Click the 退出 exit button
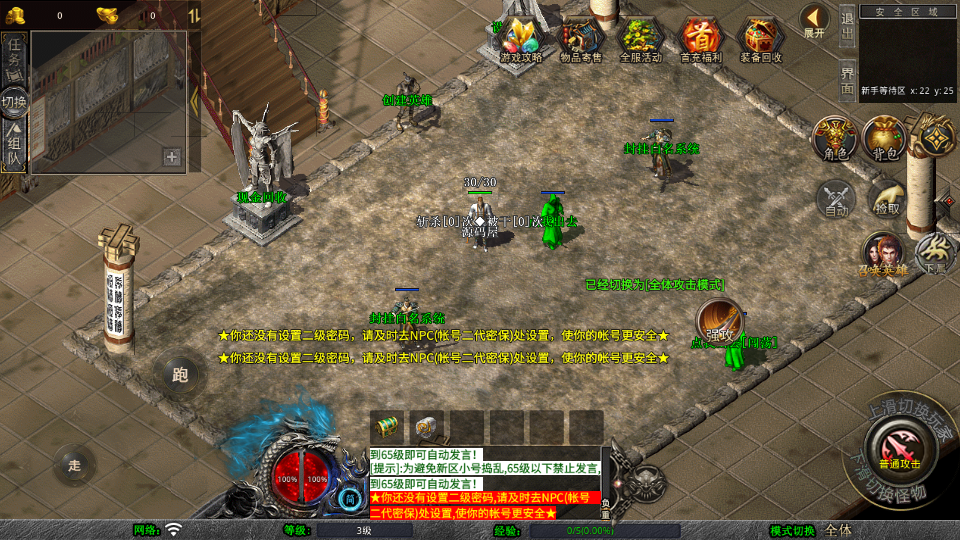Viewport: 960px width, 540px height. click(x=847, y=26)
